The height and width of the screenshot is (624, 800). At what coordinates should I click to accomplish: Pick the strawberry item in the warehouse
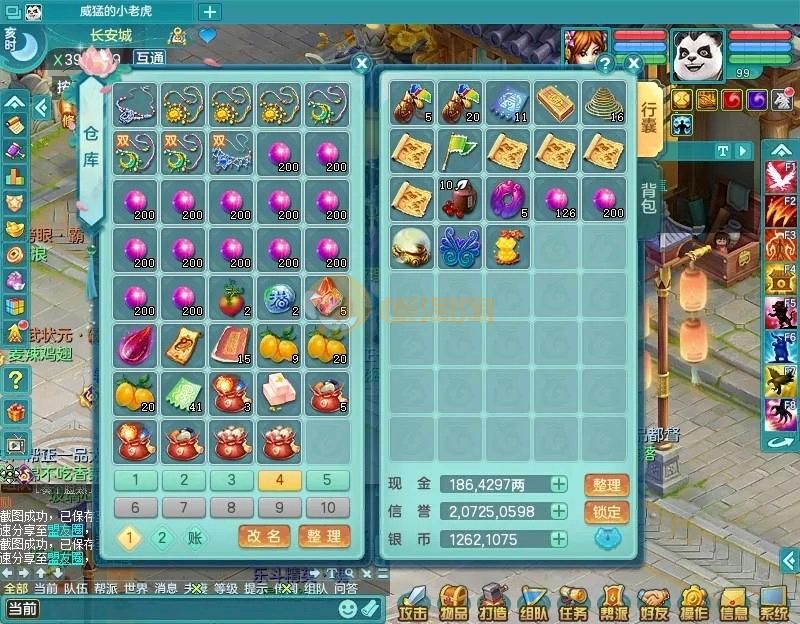coord(232,297)
